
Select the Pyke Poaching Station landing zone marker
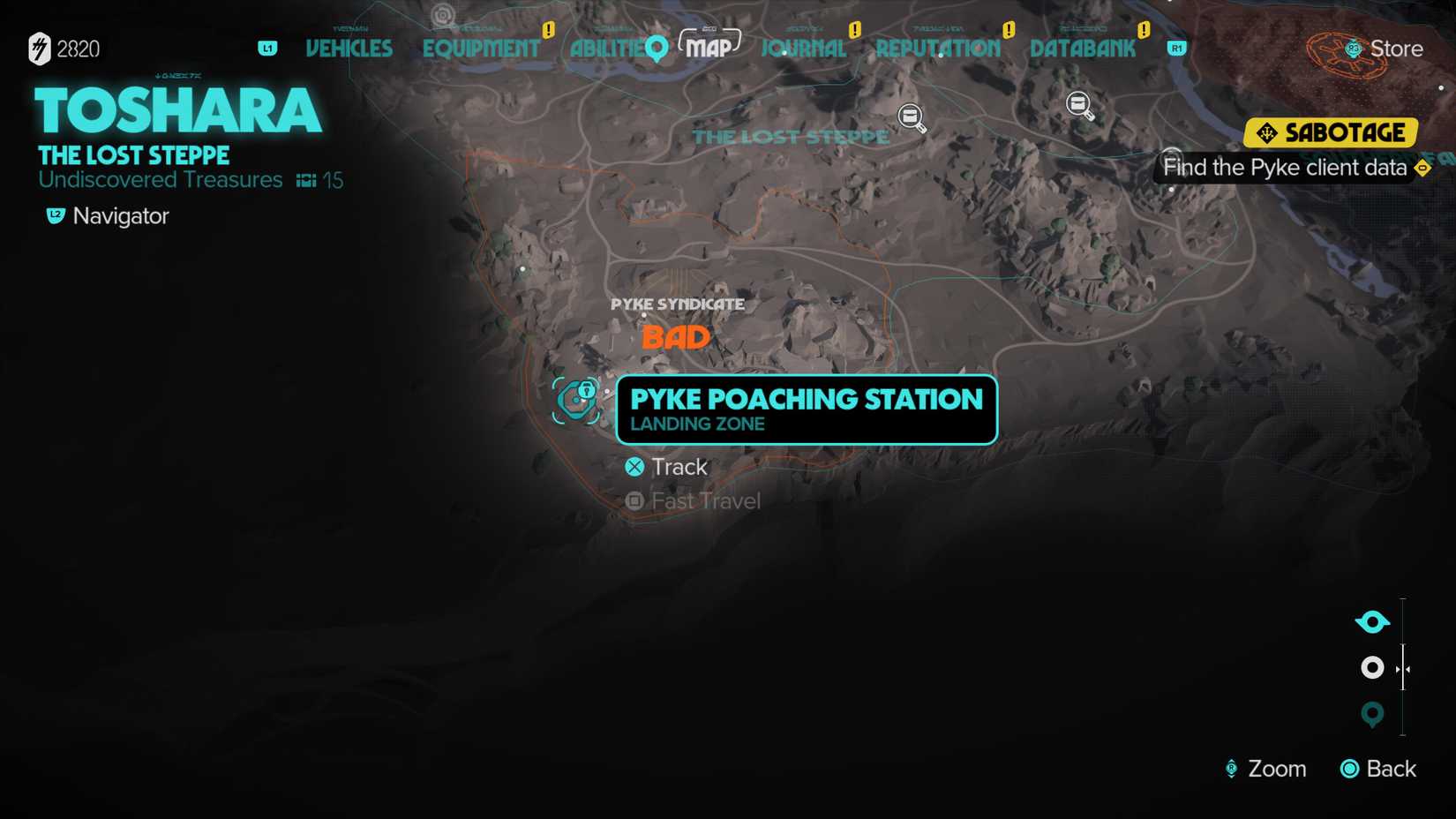576,401
